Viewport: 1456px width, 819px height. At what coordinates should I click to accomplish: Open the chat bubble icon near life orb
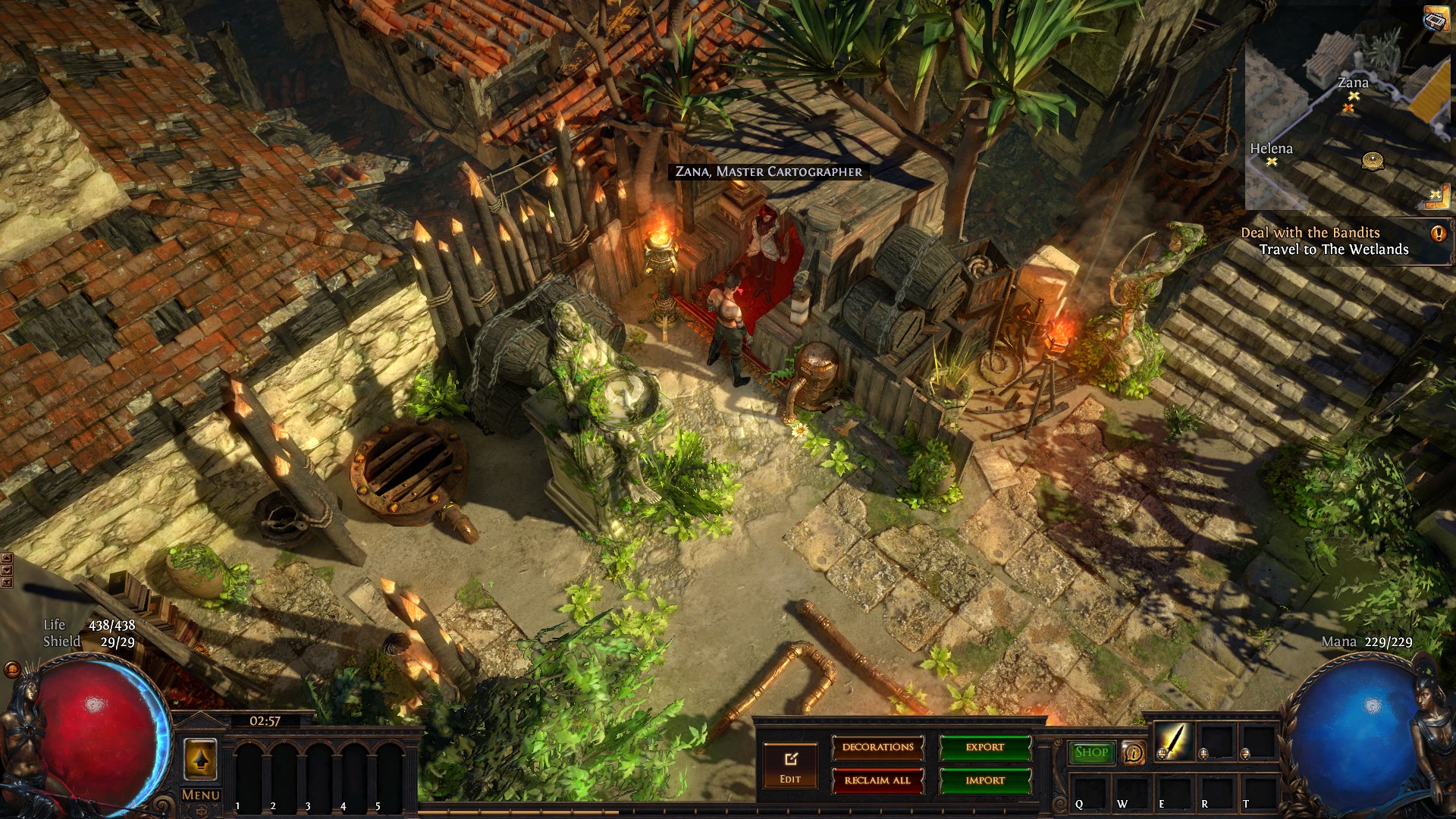pos(12,670)
